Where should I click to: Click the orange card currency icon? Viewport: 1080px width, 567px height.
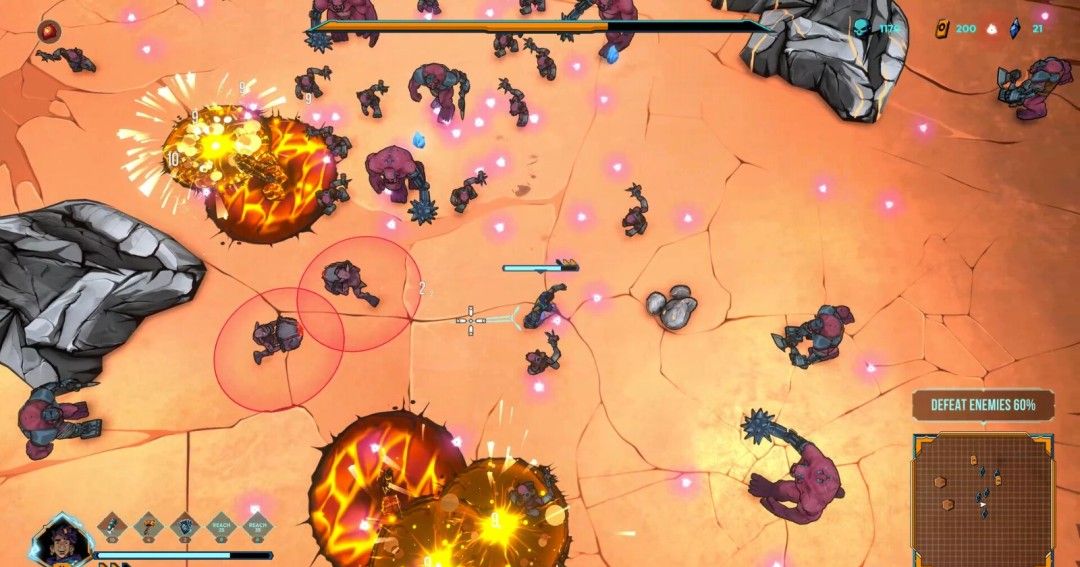click(942, 29)
